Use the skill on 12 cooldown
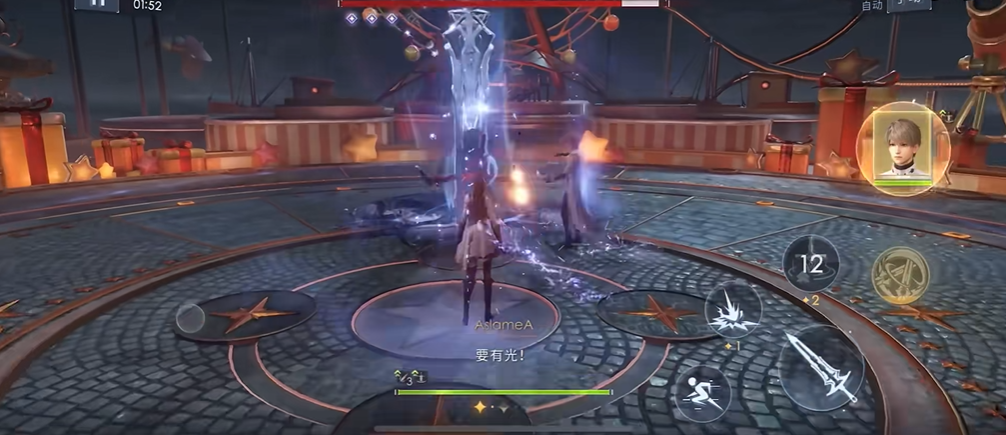Image resolution: width=1006 pixels, height=435 pixels. tap(811, 264)
